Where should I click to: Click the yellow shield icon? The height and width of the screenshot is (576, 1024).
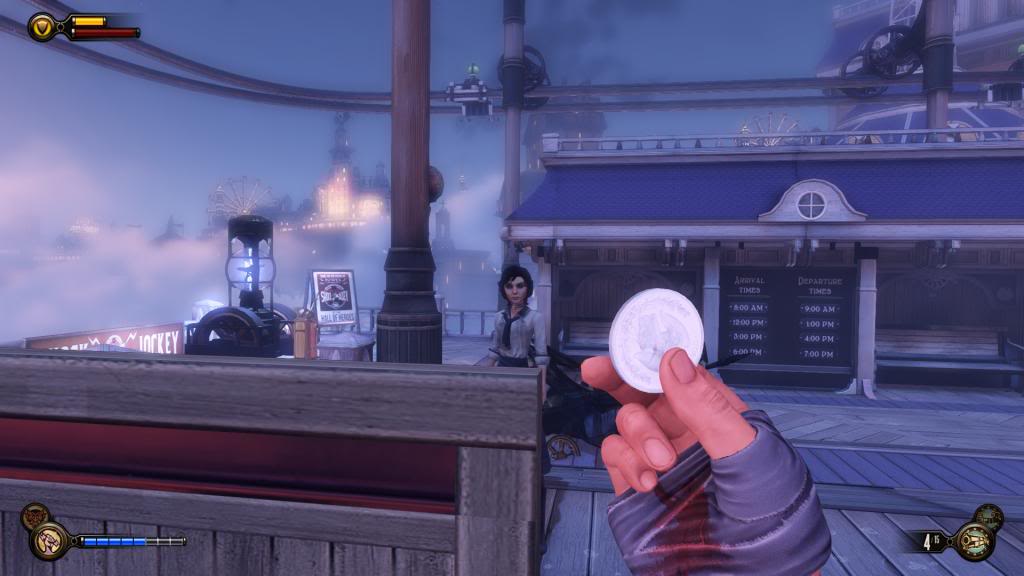[42, 27]
